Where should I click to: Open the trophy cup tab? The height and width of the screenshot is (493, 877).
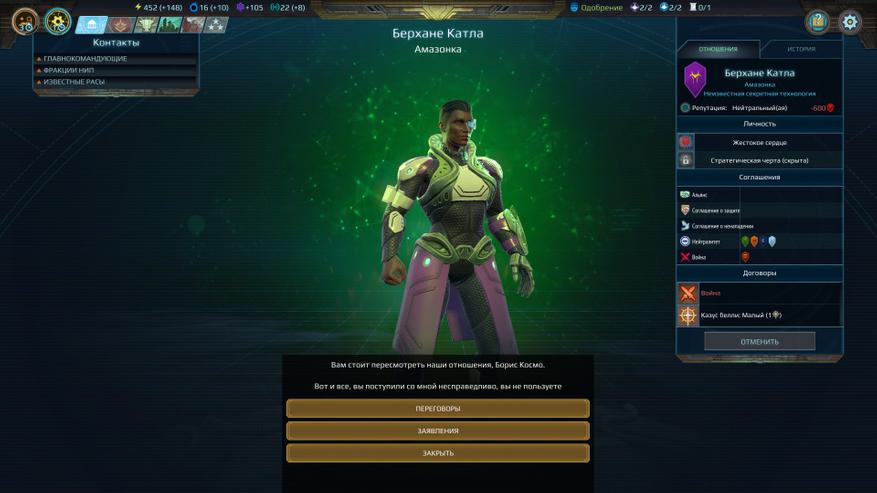[147, 25]
